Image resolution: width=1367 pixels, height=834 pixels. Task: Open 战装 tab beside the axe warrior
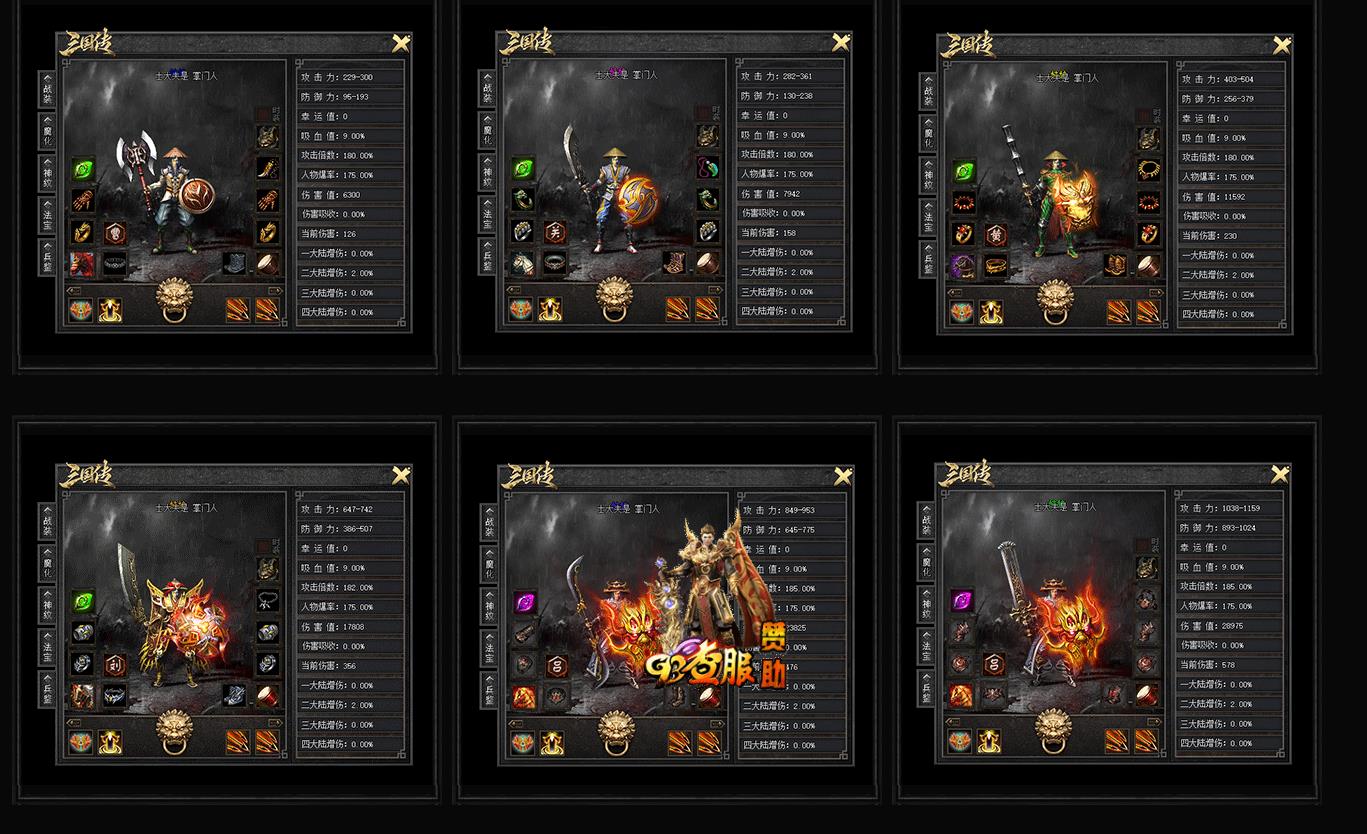coord(47,90)
